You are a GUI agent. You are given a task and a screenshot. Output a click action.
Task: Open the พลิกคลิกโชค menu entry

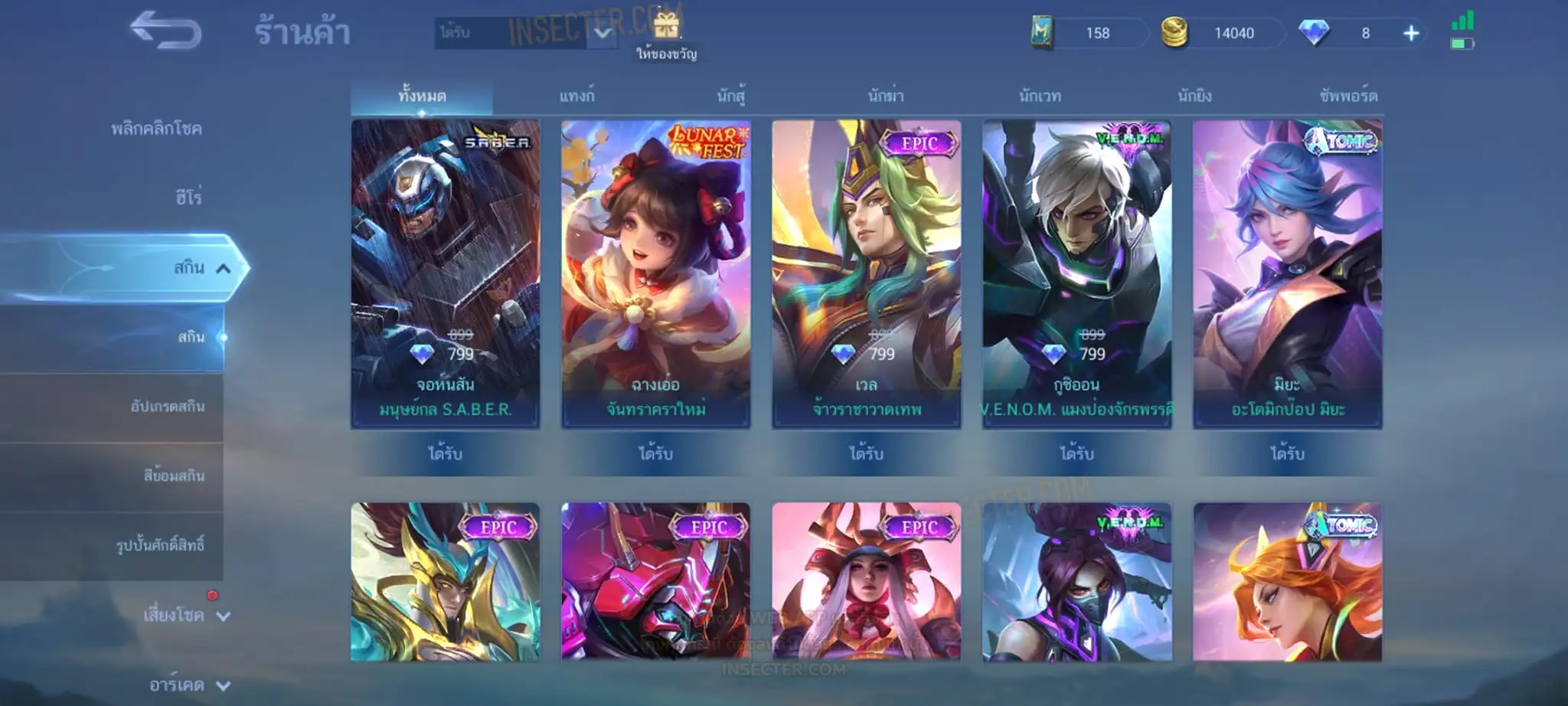click(x=156, y=129)
